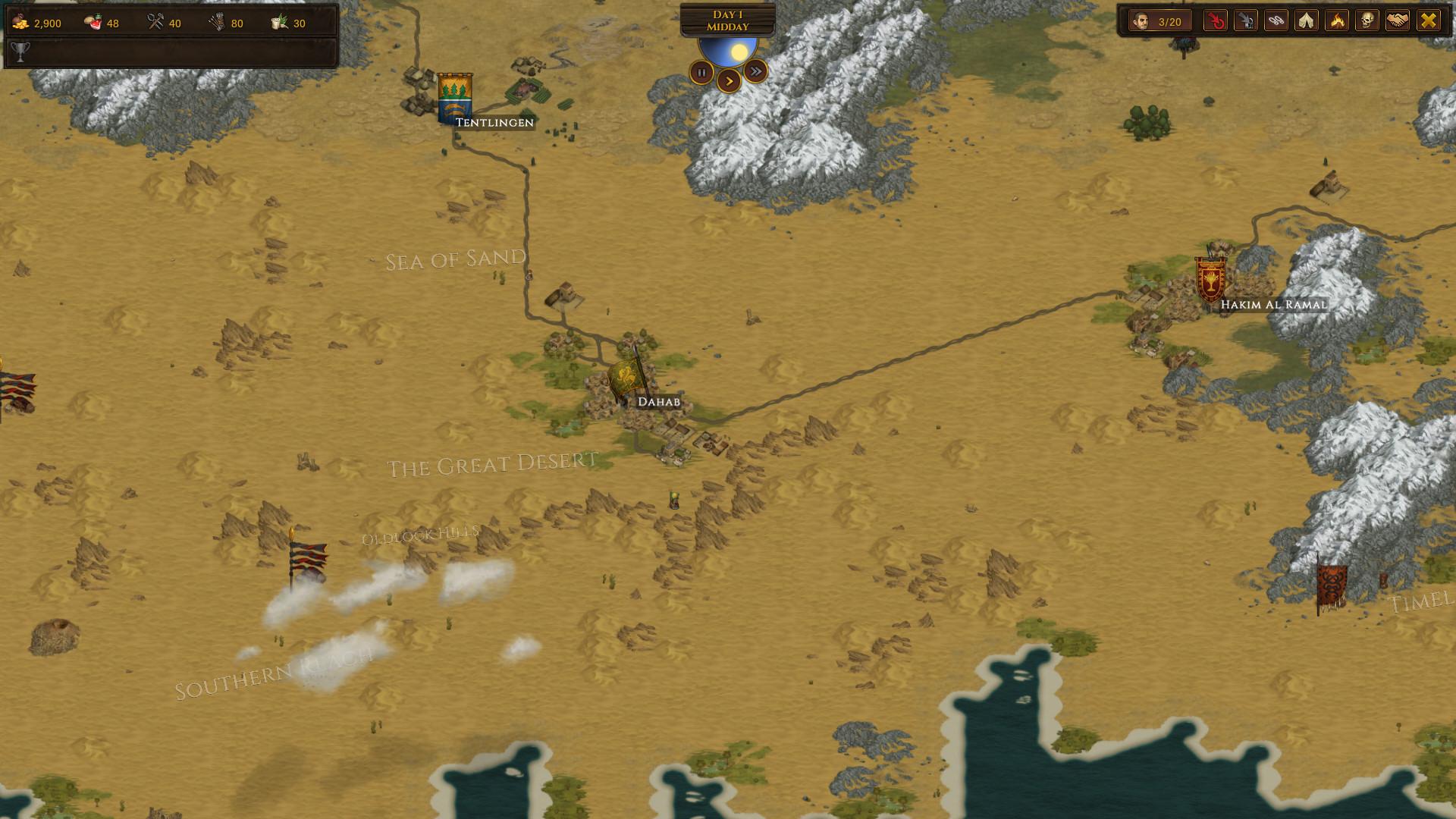Click the Day 1 Midday panel
This screenshot has width=1456, height=819.
point(727,20)
